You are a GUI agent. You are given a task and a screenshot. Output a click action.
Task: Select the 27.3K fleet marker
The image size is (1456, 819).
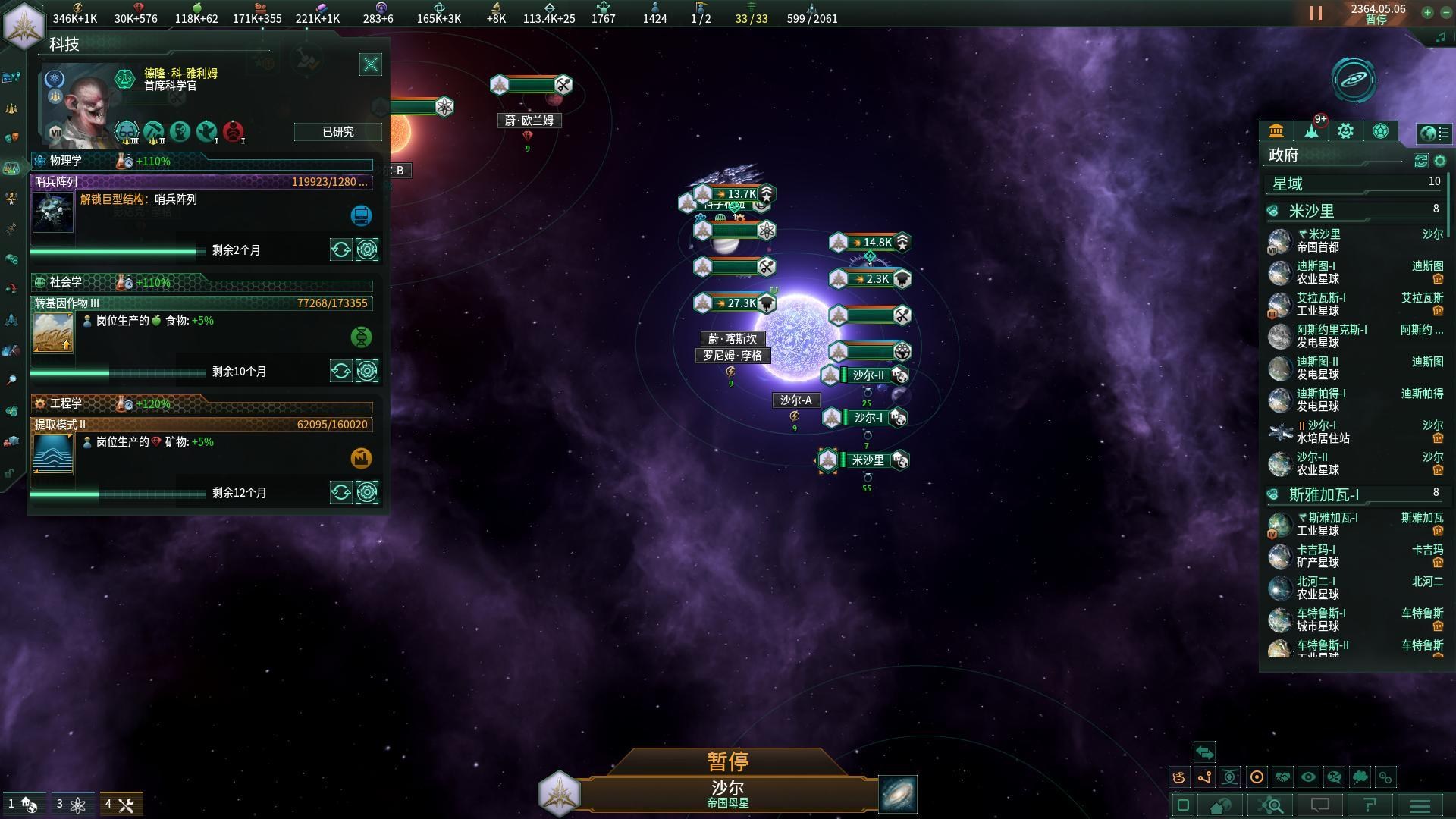click(x=734, y=303)
